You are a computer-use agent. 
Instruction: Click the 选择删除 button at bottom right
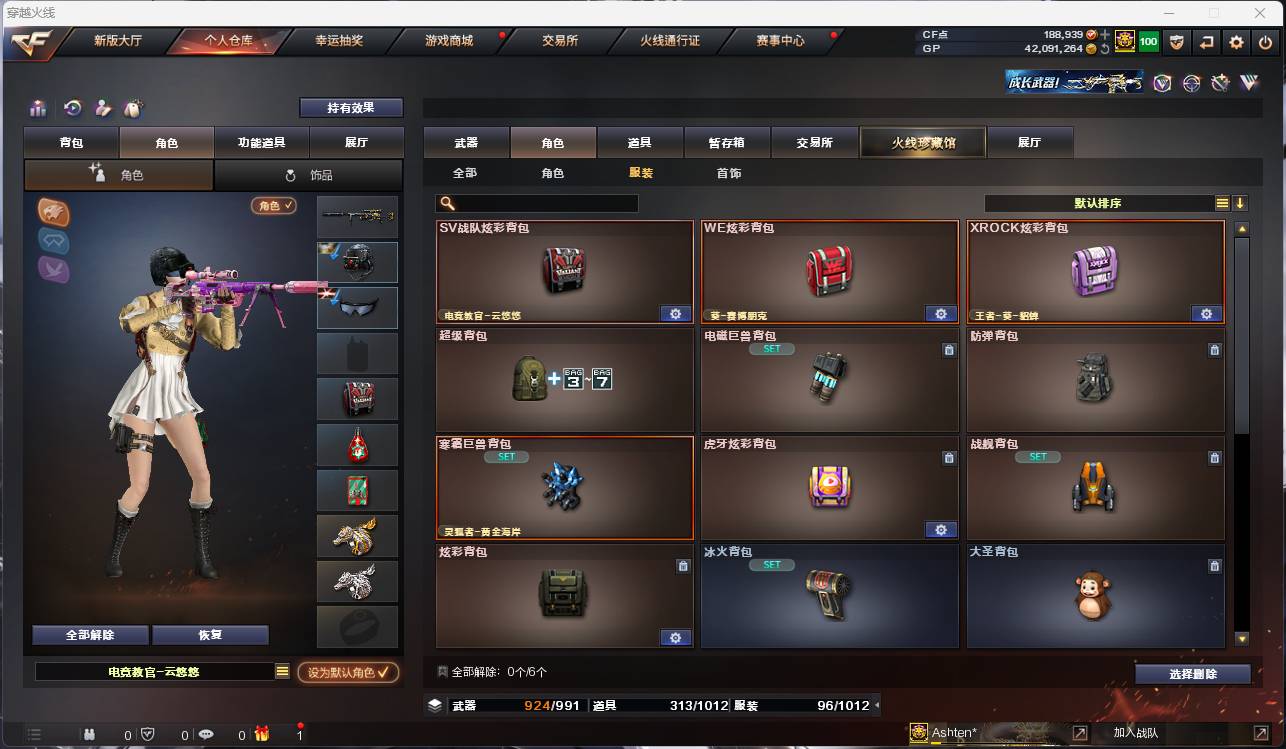(x=1193, y=673)
